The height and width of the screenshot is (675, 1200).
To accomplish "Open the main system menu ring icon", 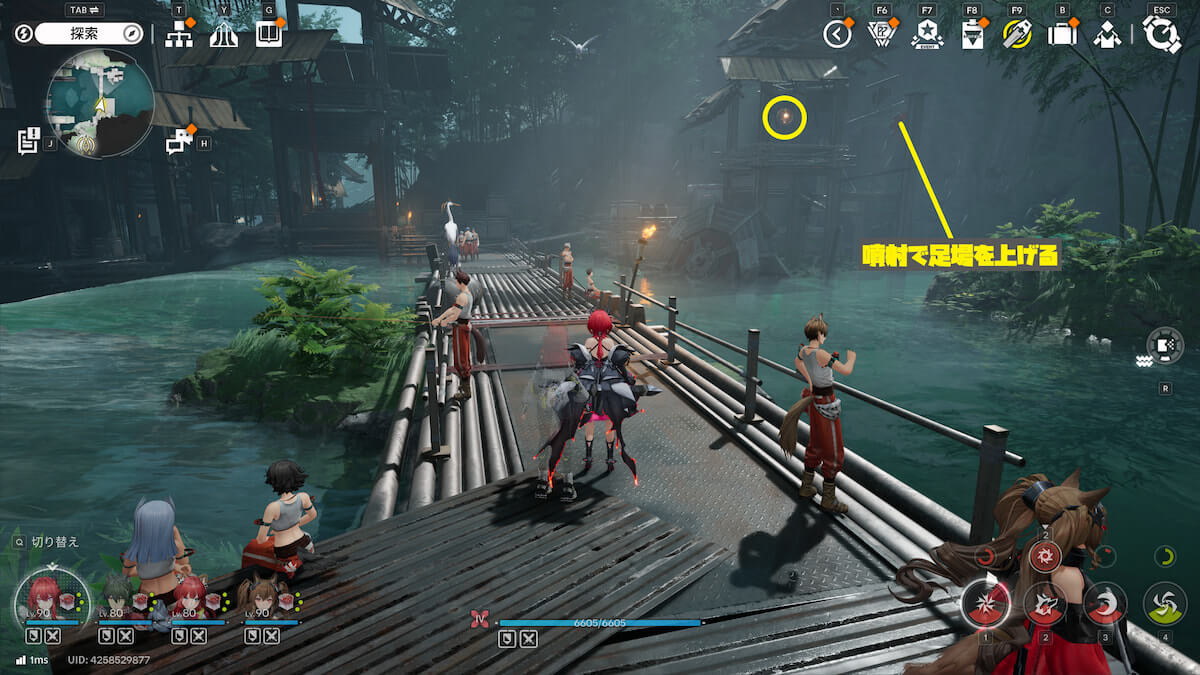I will [1161, 35].
